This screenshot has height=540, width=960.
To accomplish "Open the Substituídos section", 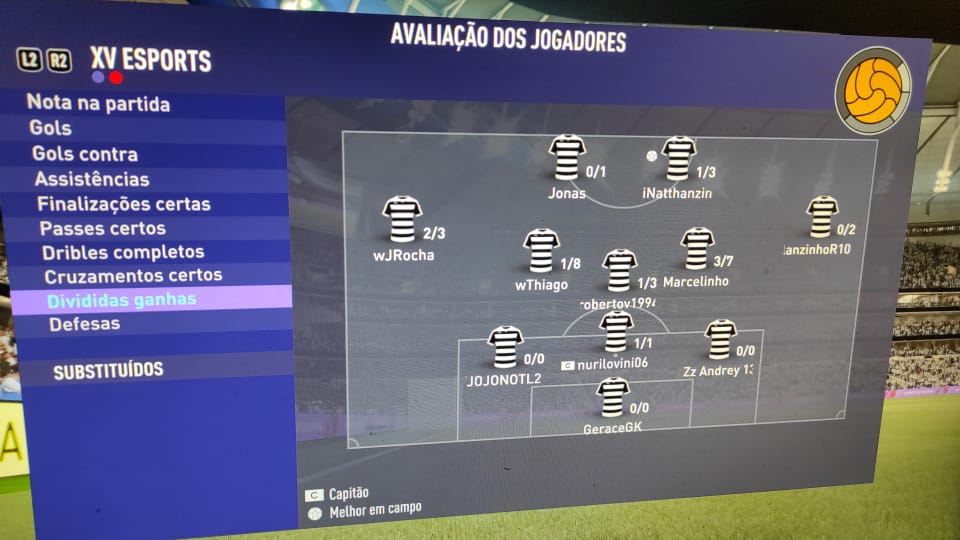I will (108, 371).
